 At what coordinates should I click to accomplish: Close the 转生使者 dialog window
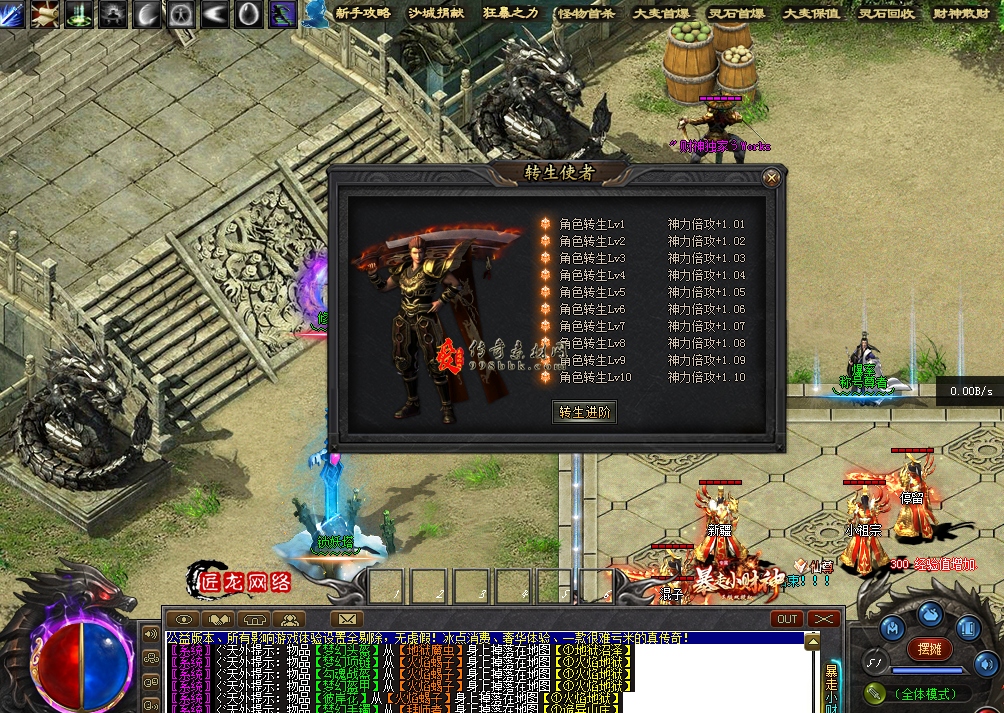[771, 179]
